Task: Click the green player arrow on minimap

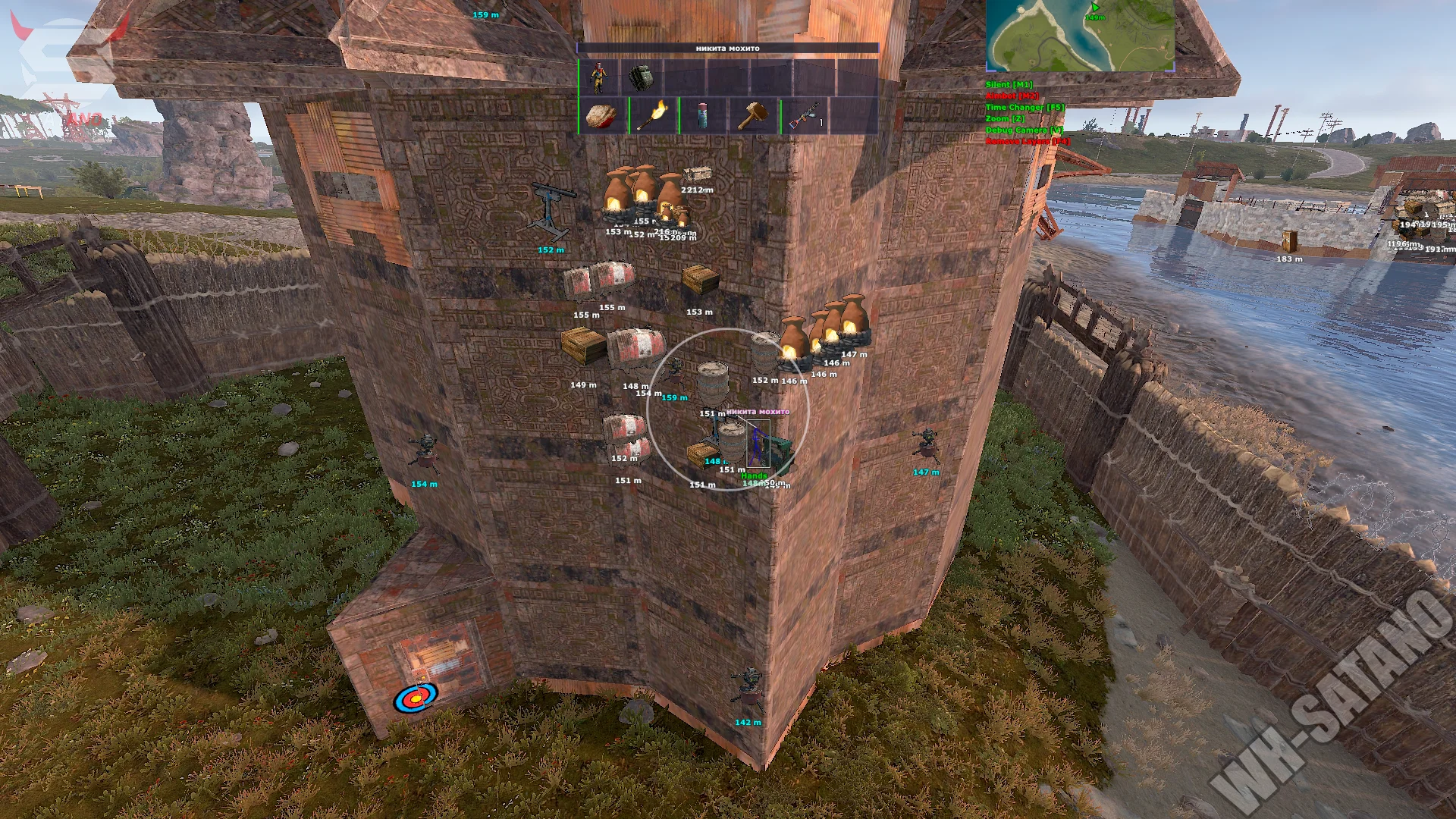Action: (1095, 8)
